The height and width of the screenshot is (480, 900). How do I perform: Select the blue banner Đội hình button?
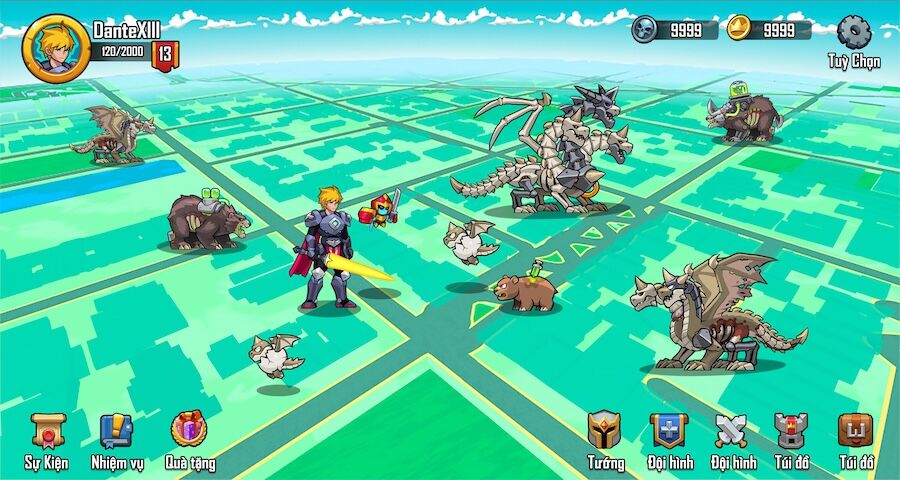[x=668, y=431]
